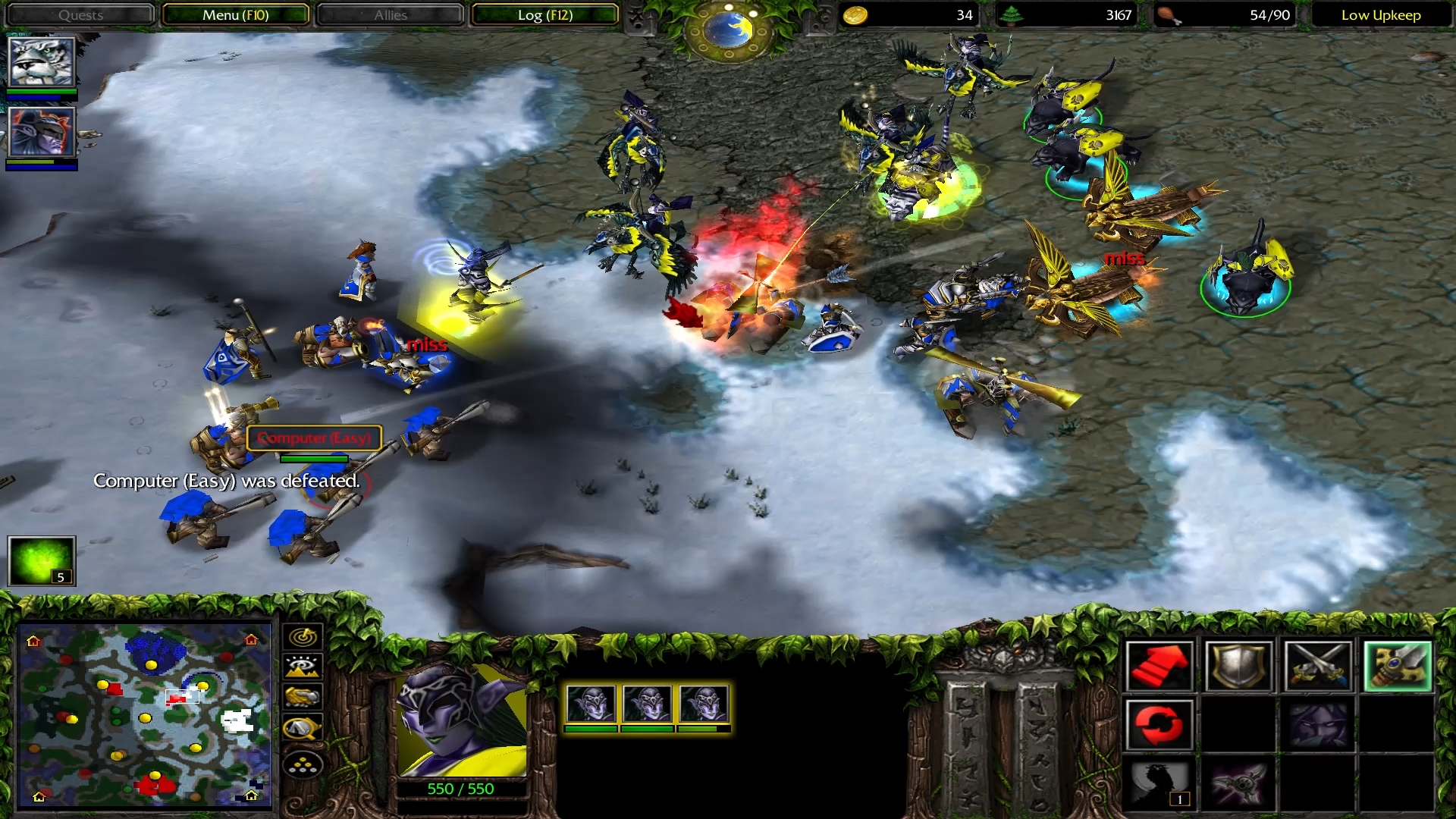The image size is (1456, 819).
Task: Toggle creep camp display on the minimap
Action: [x=303, y=730]
